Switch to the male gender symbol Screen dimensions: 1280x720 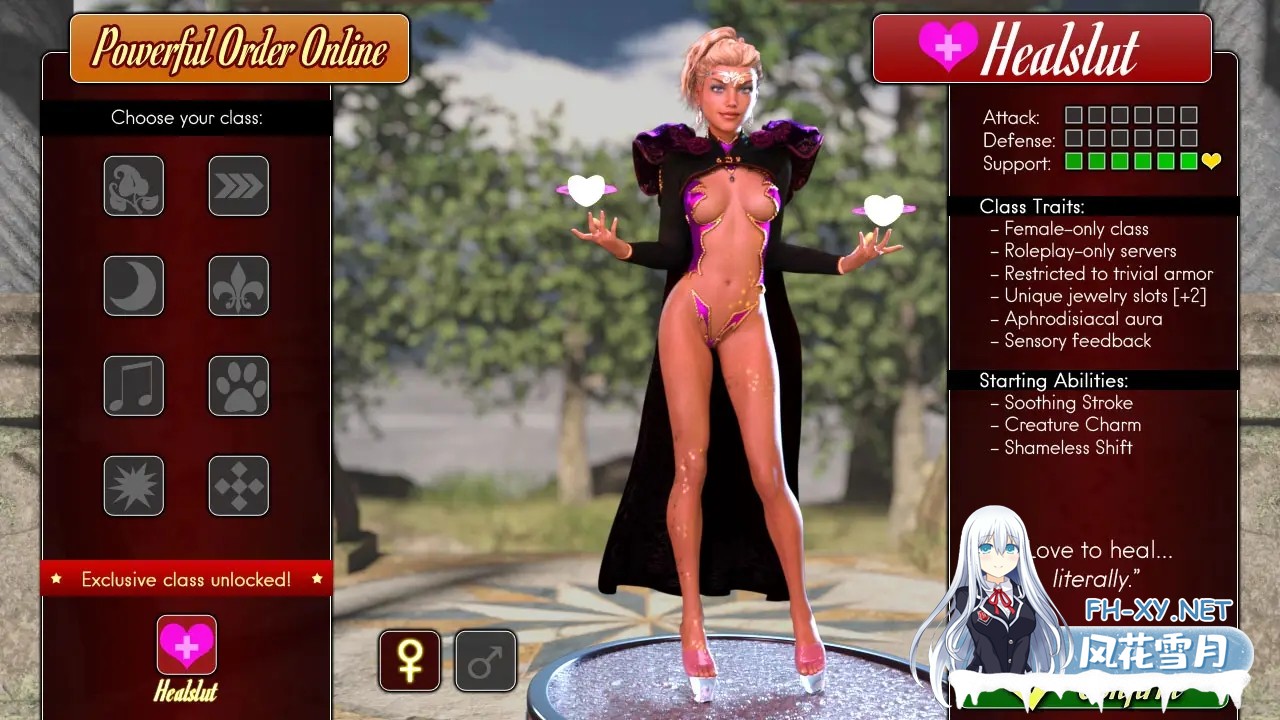pyautogui.click(x=485, y=660)
